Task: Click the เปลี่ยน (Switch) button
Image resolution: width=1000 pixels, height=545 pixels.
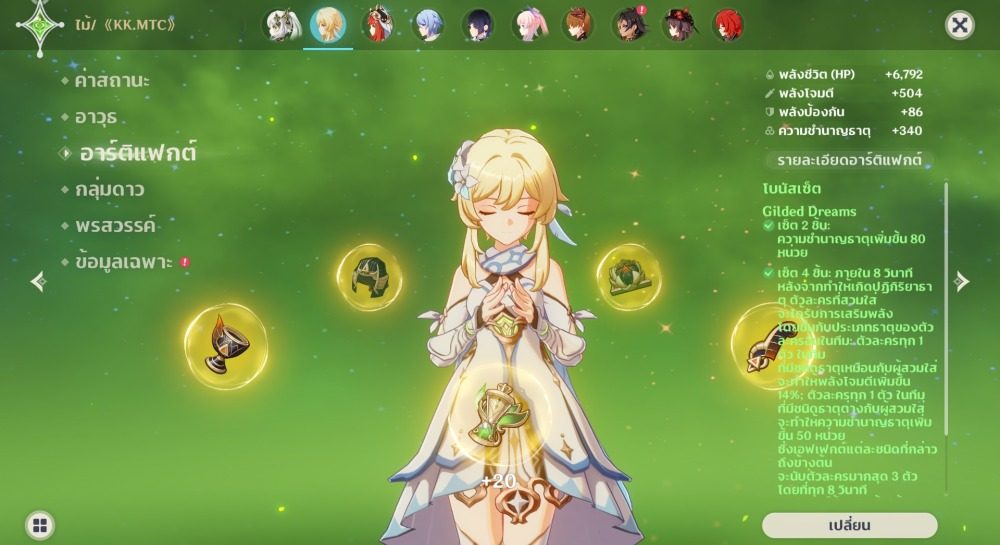Action: [x=849, y=526]
